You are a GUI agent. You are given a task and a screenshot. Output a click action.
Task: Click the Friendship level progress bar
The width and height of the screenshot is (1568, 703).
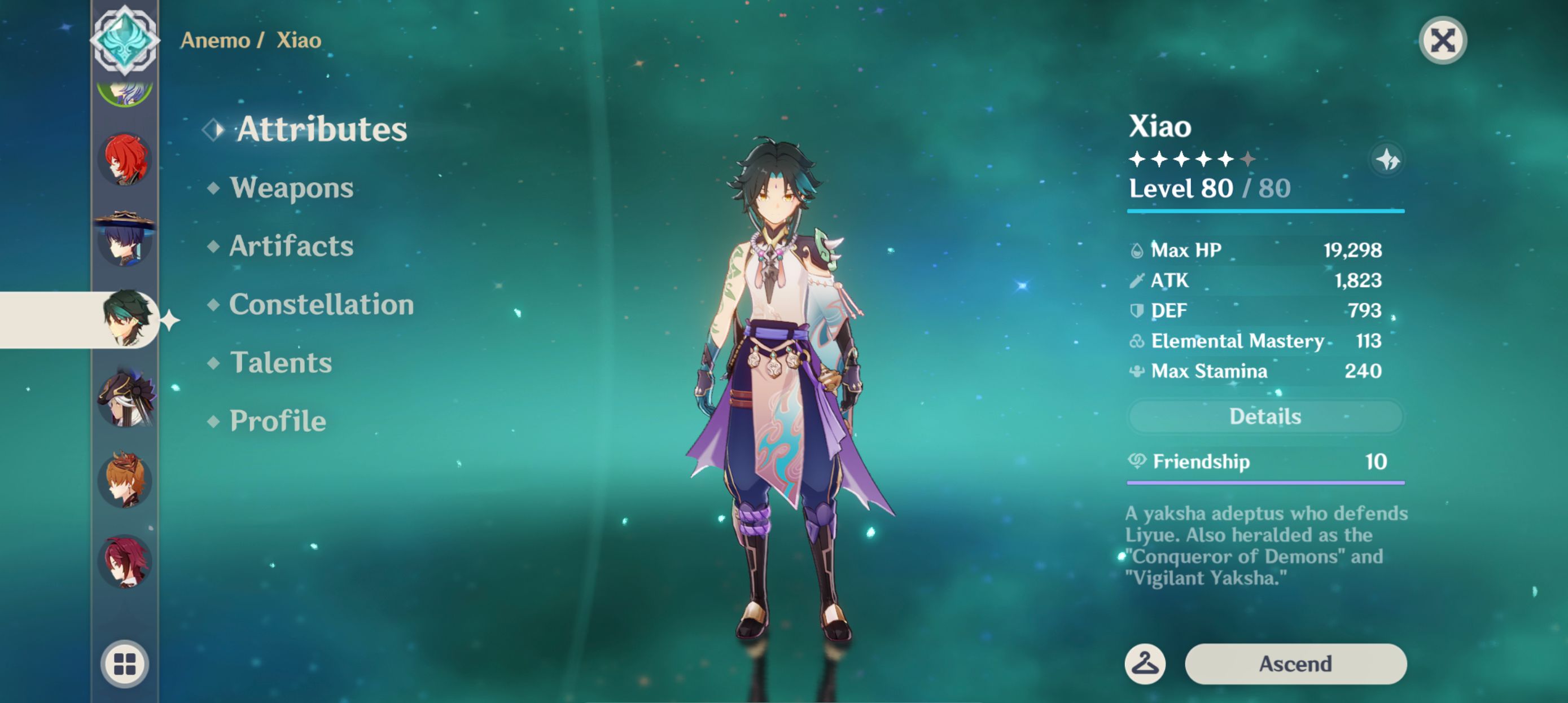coord(1265,481)
